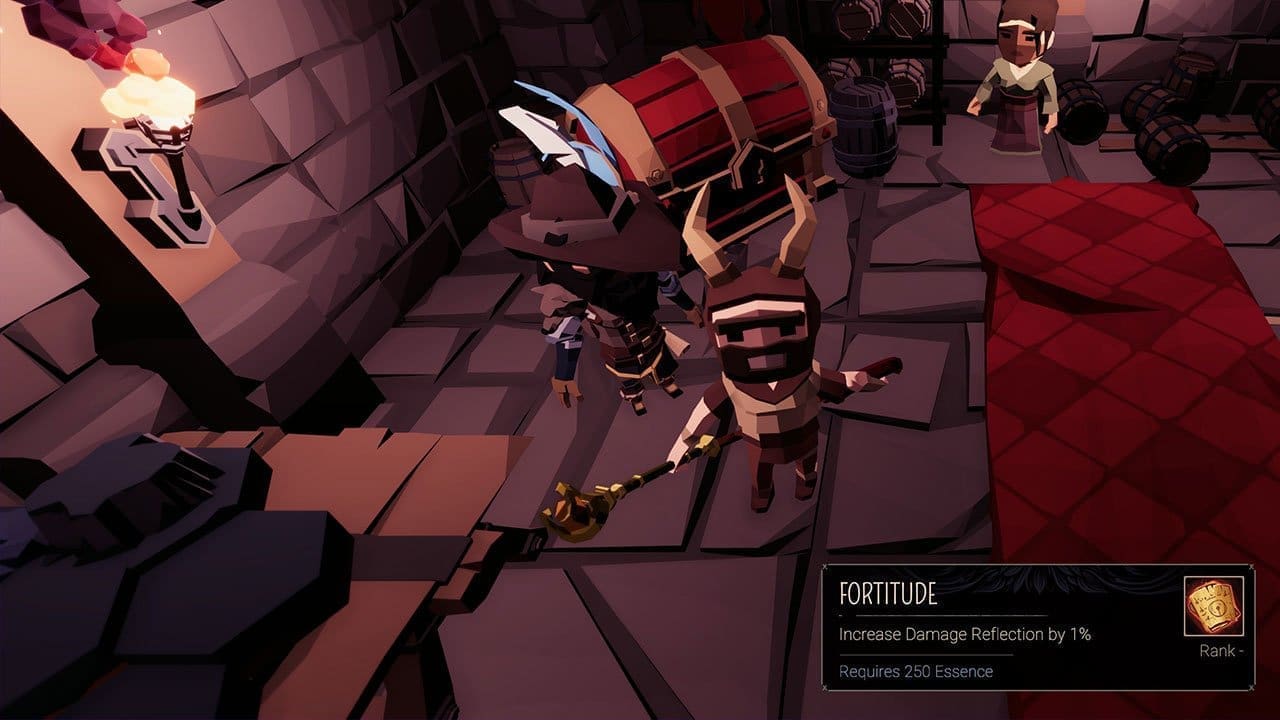
Task: Click the Increase Damage Reflection description
Action: click(965, 635)
